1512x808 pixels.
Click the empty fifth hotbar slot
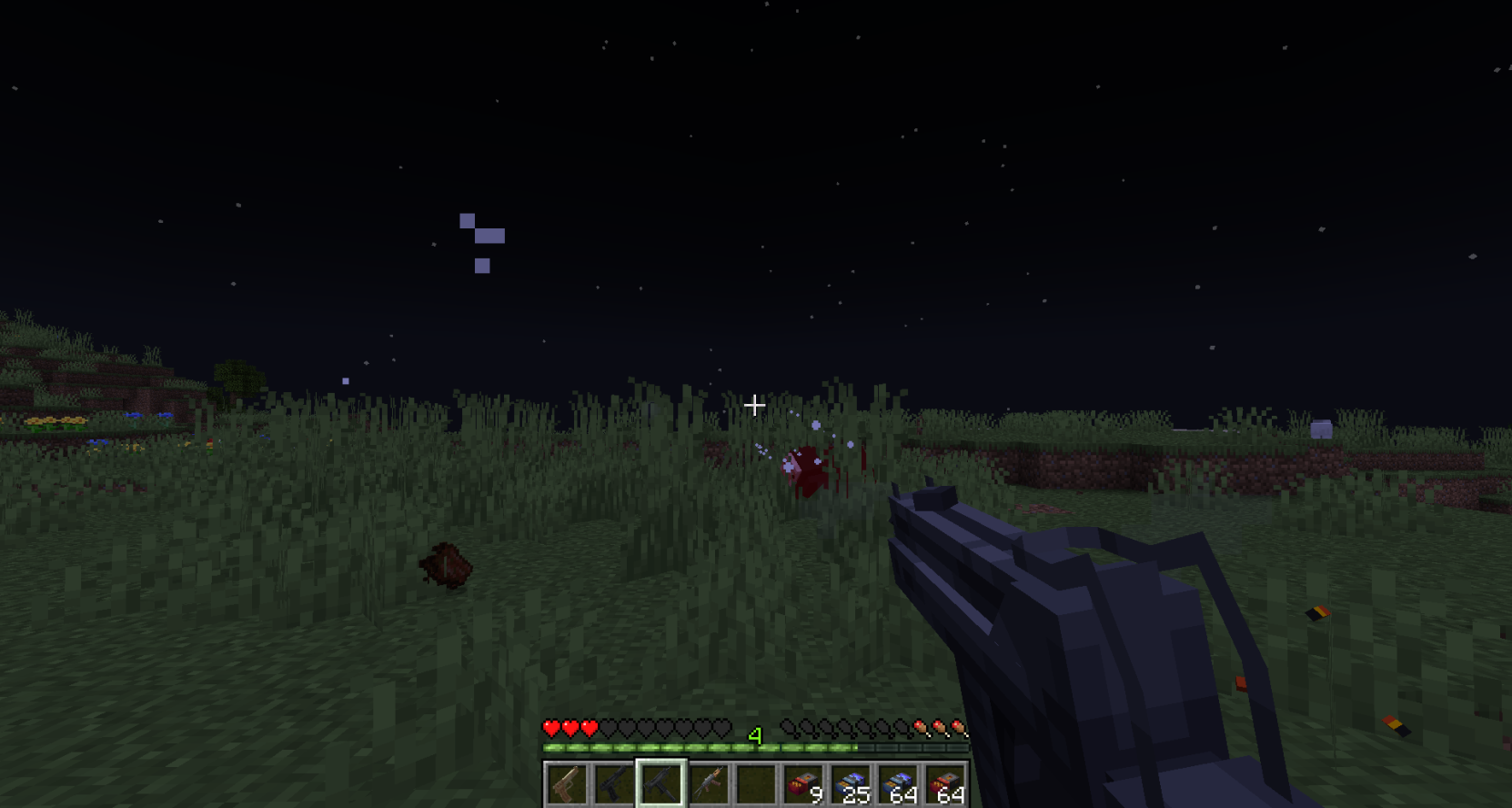(x=757, y=783)
